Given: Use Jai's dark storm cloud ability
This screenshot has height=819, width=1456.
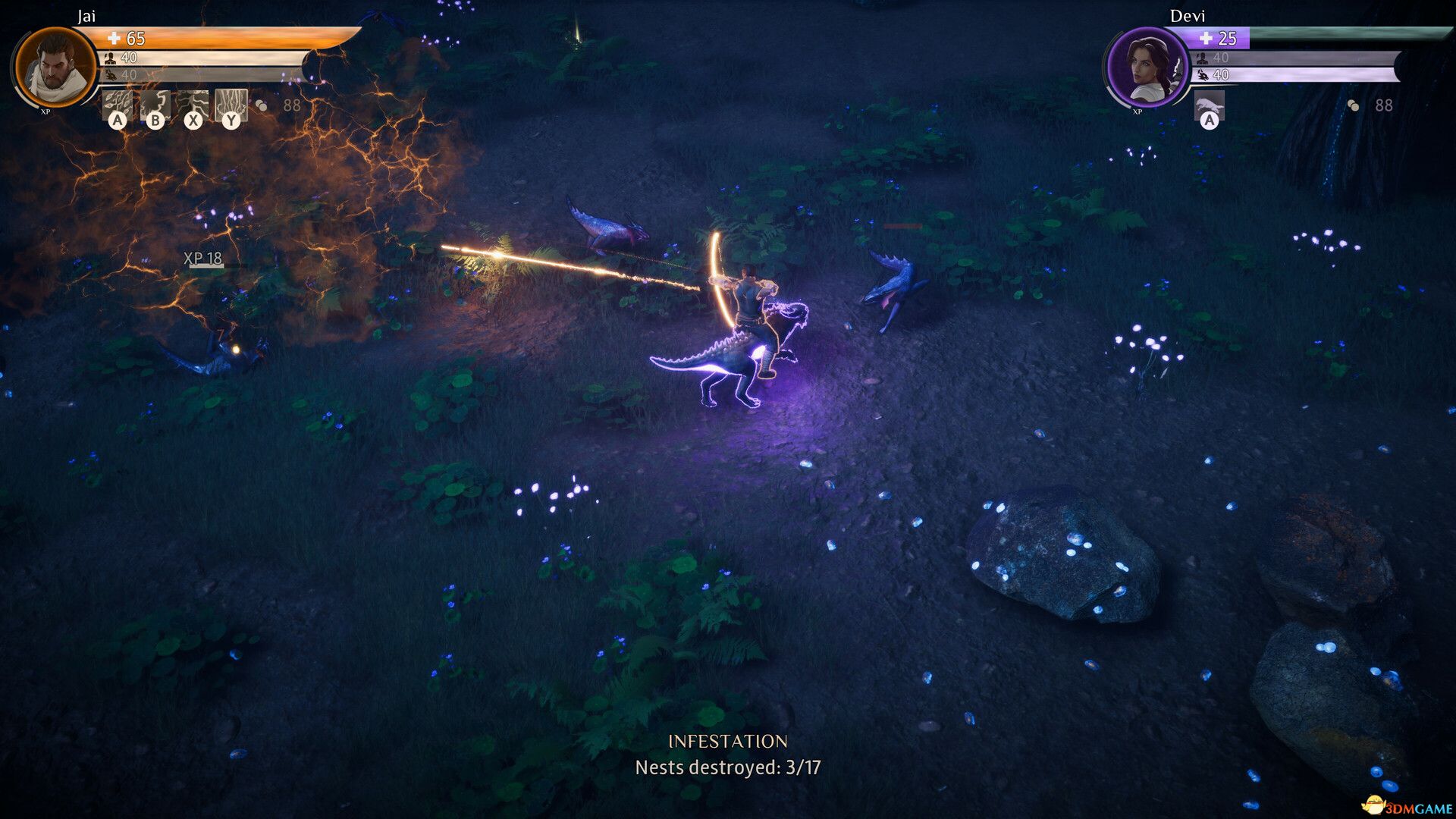Looking at the screenshot, I should (x=155, y=105).
